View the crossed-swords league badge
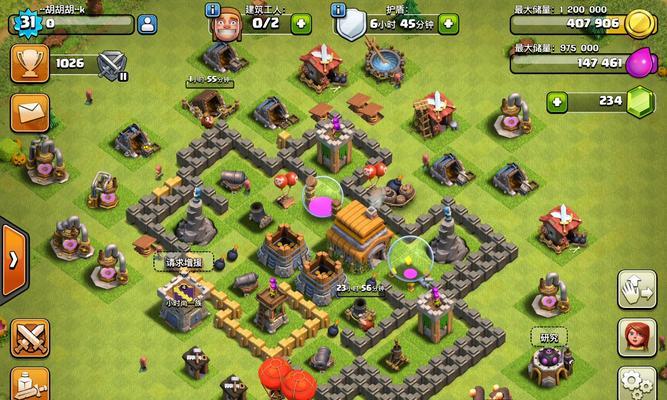Viewport: 667px width, 400px height. [113, 65]
